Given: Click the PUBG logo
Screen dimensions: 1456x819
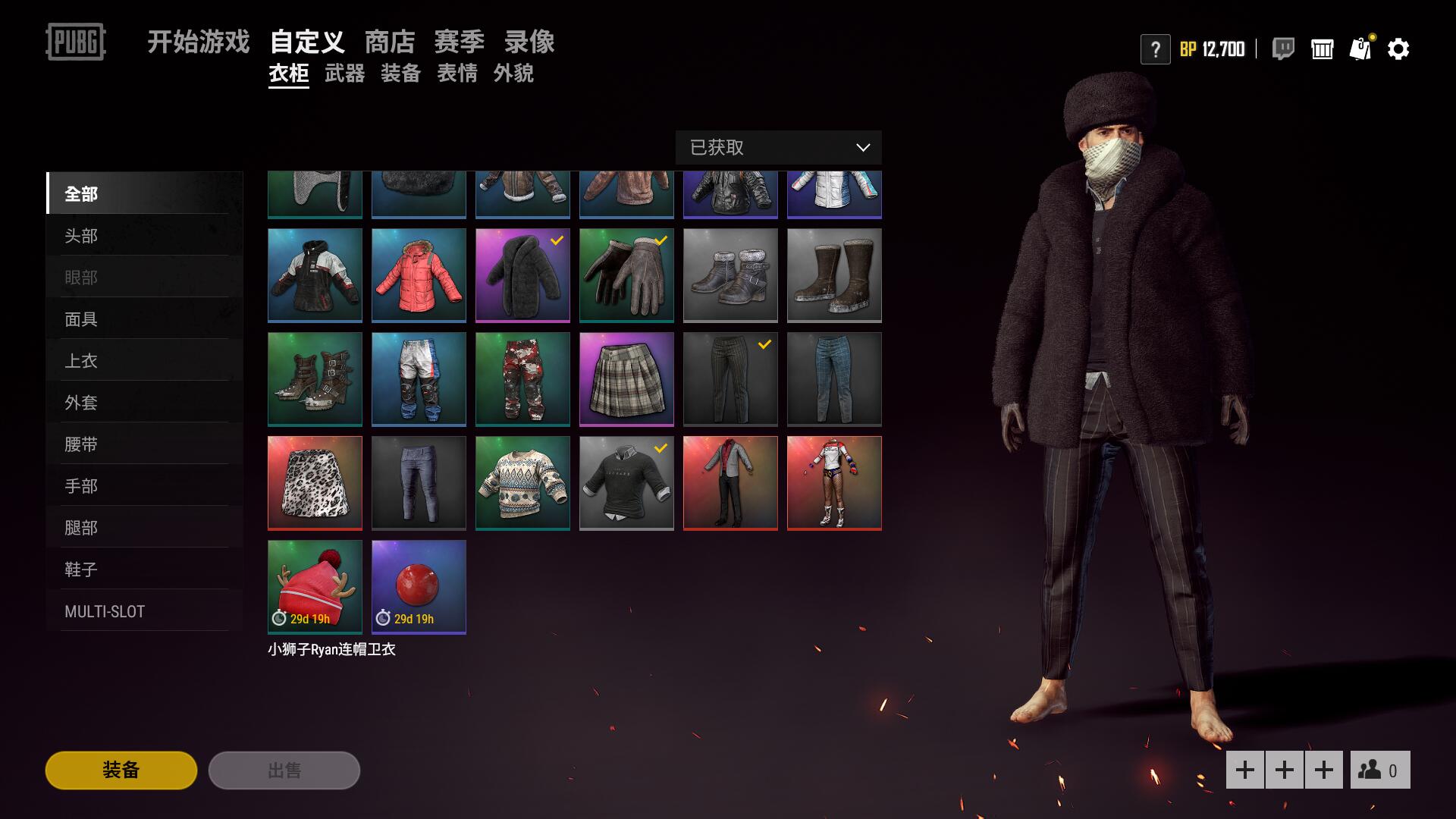Looking at the screenshot, I should click(x=76, y=43).
